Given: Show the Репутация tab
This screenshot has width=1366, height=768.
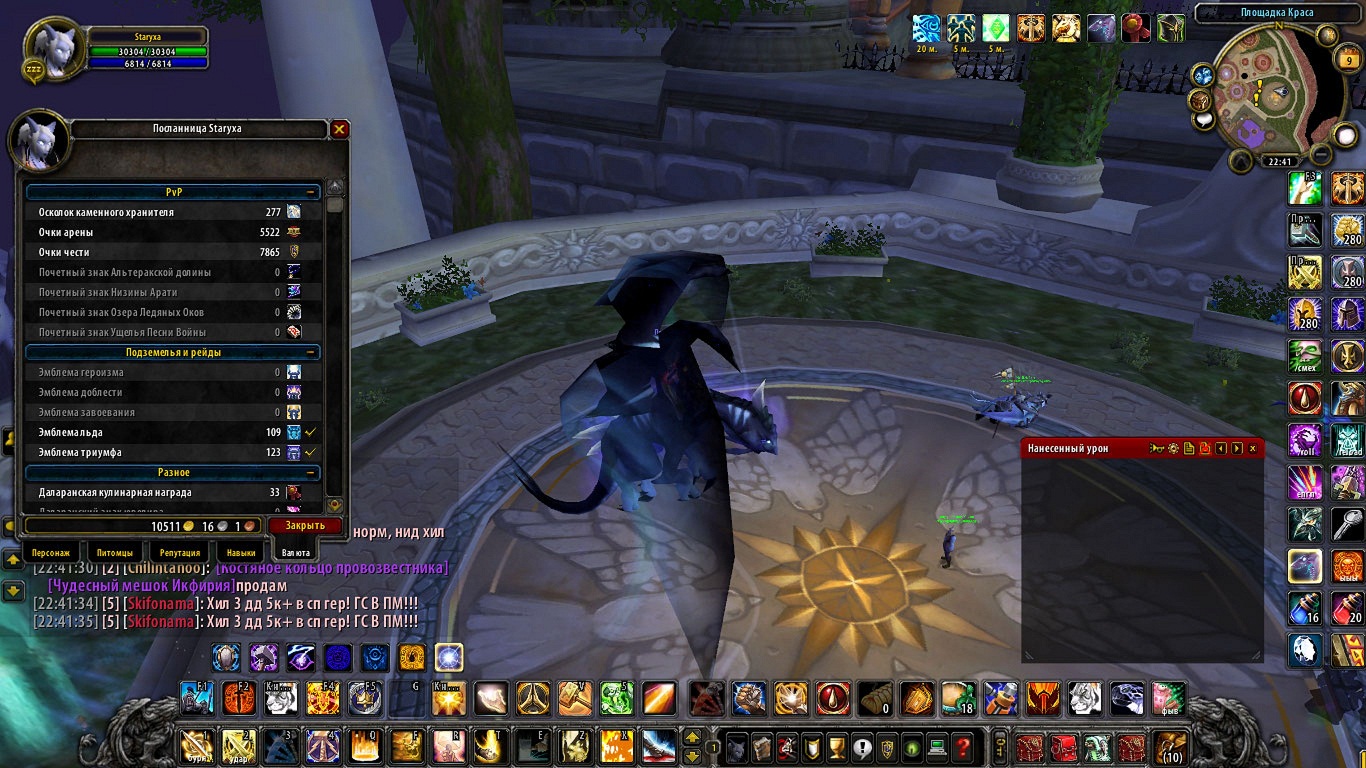Looking at the screenshot, I should [x=180, y=552].
